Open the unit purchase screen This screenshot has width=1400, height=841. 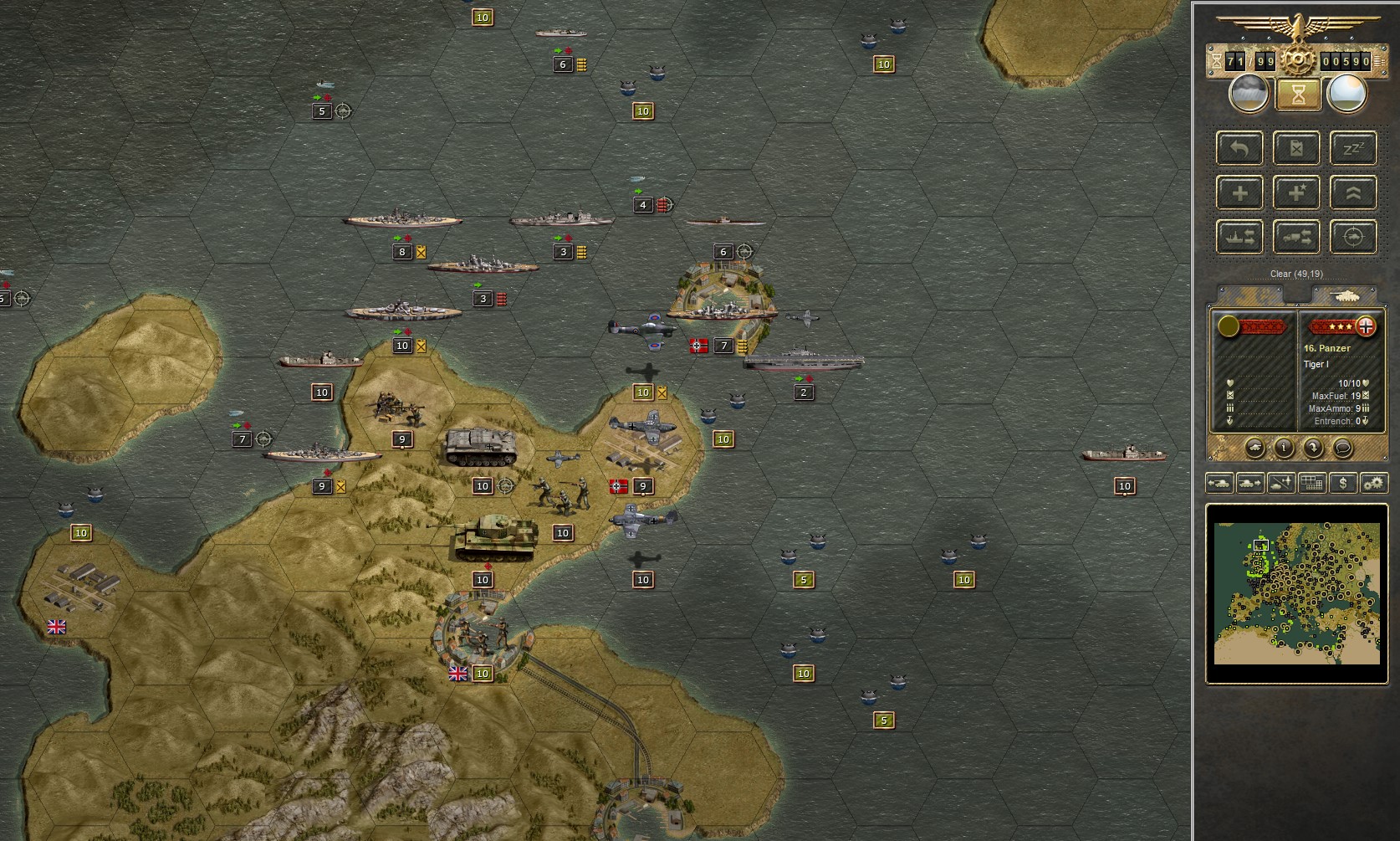tap(1341, 483)
